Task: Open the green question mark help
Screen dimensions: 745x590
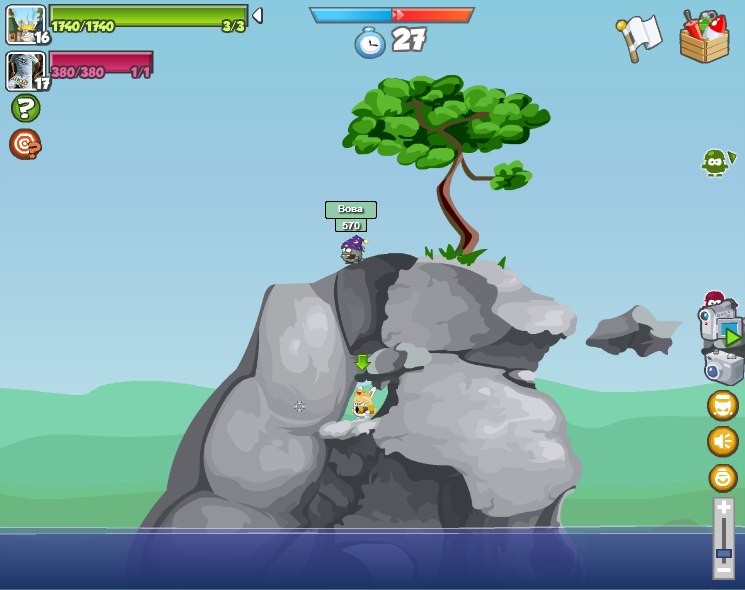Action: pos(25,108)
